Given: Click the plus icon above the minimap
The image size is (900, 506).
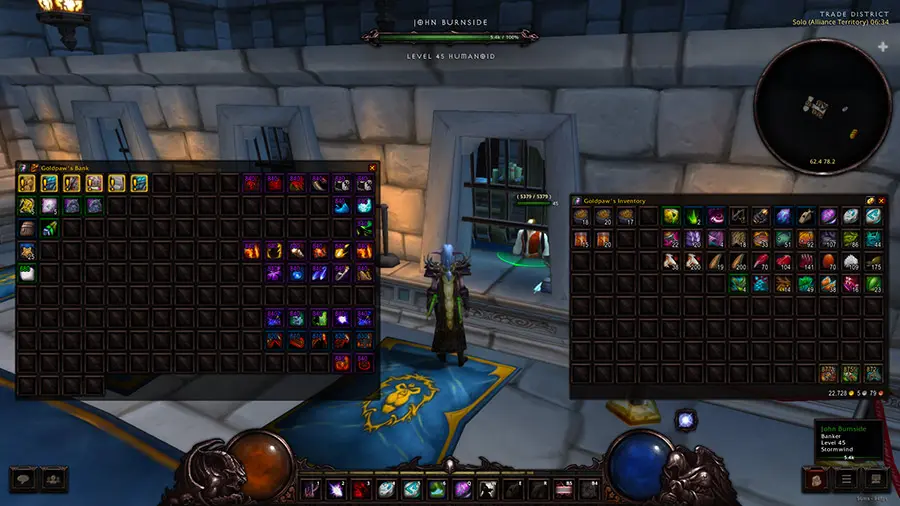Looking at the screenshot, I should (882, 47).
